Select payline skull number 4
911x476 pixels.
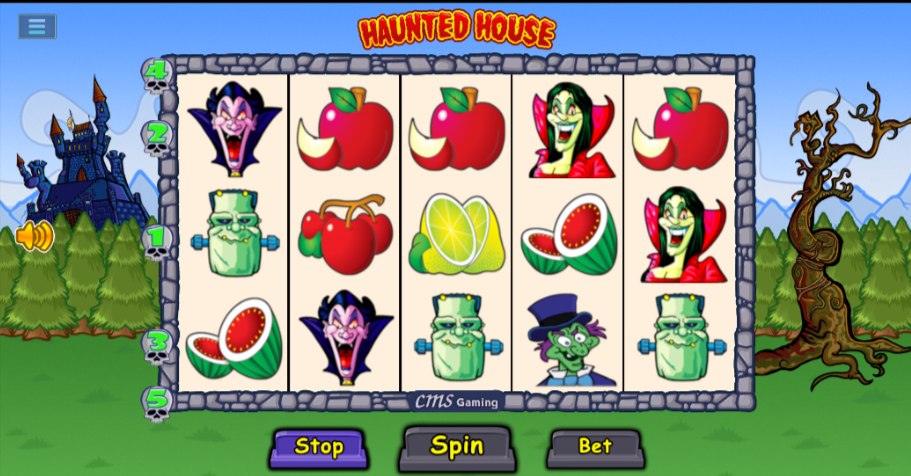click(x=156, y=75)
